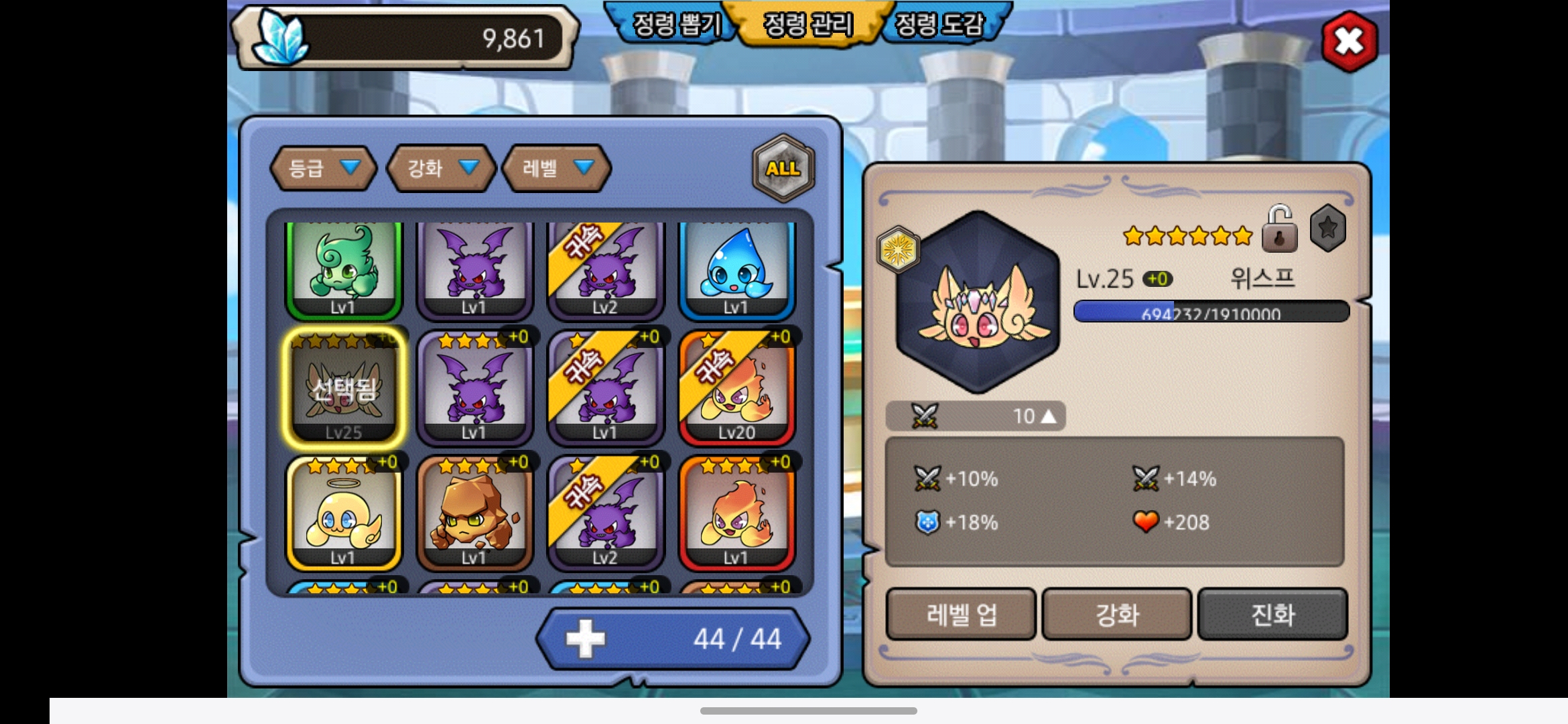The image size is (1568, 724).
Task: Open the 등급 filter dropdown
Action: coord(323,168)
